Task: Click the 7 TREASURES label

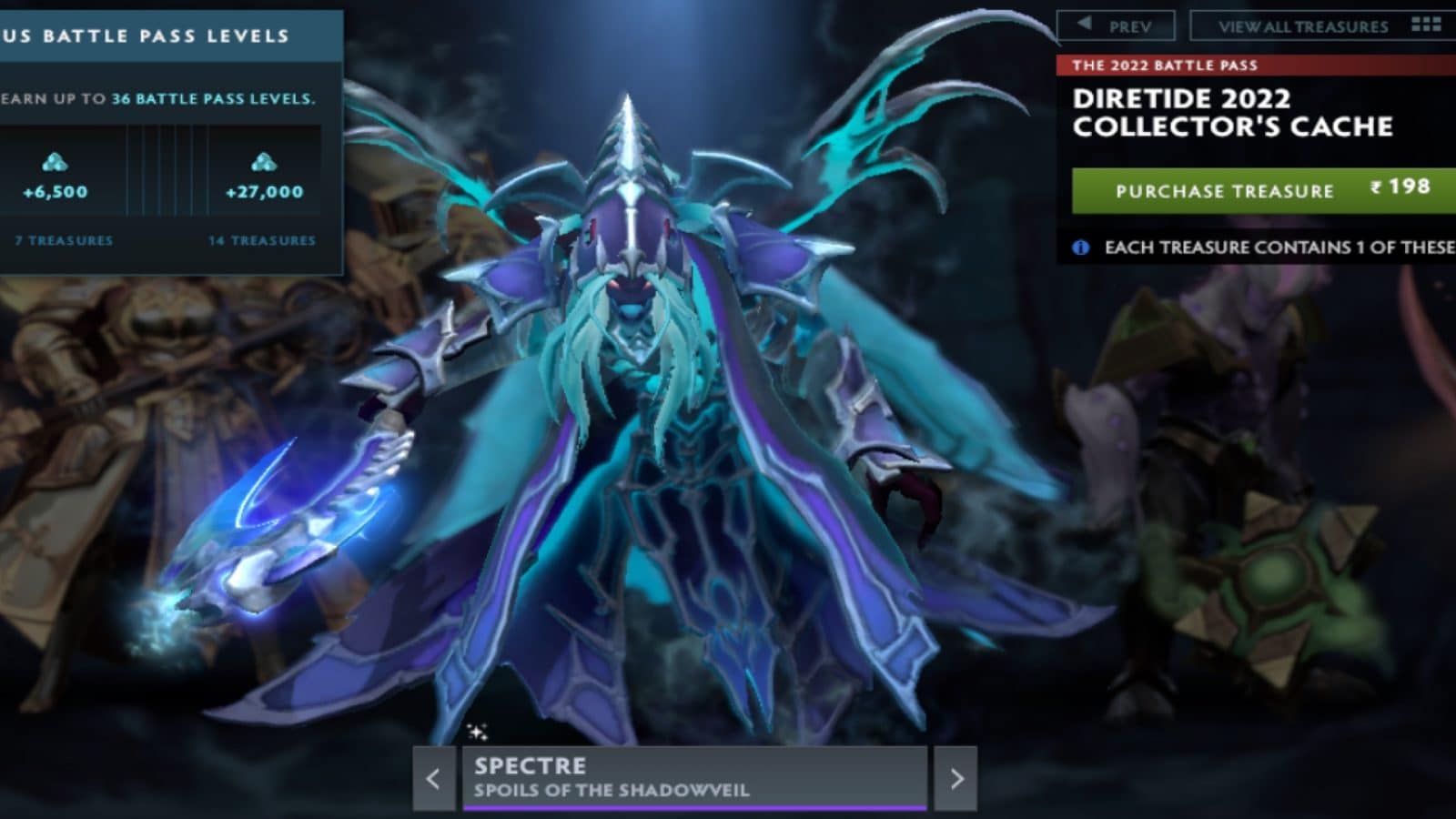Action: 62,242
